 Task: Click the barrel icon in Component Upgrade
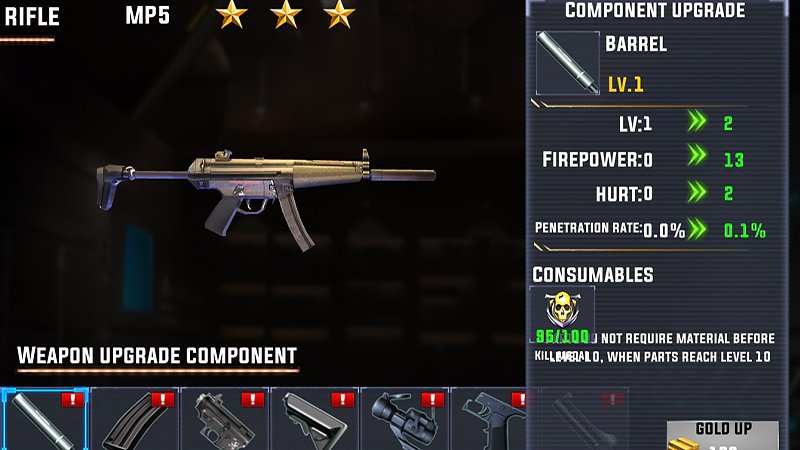click(x=567, y=63)
